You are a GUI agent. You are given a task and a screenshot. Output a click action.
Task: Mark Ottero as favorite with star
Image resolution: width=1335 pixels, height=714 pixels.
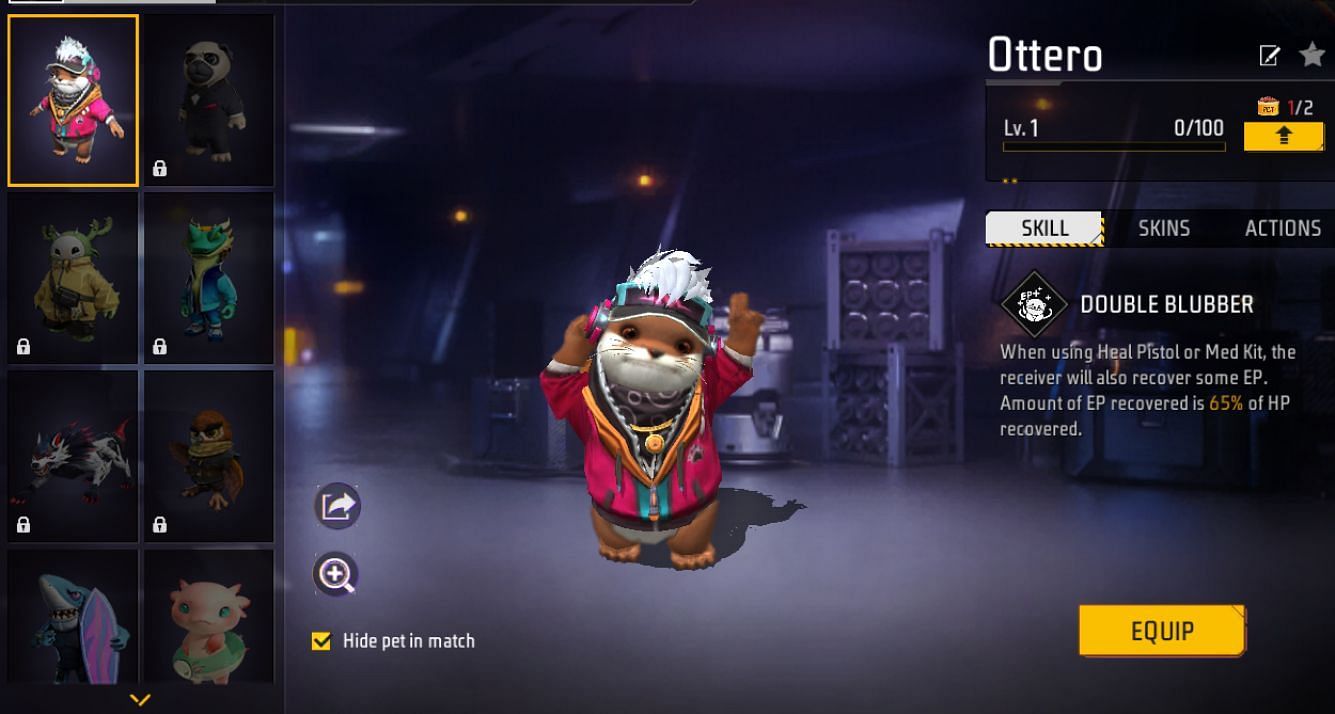point(1312,55)
